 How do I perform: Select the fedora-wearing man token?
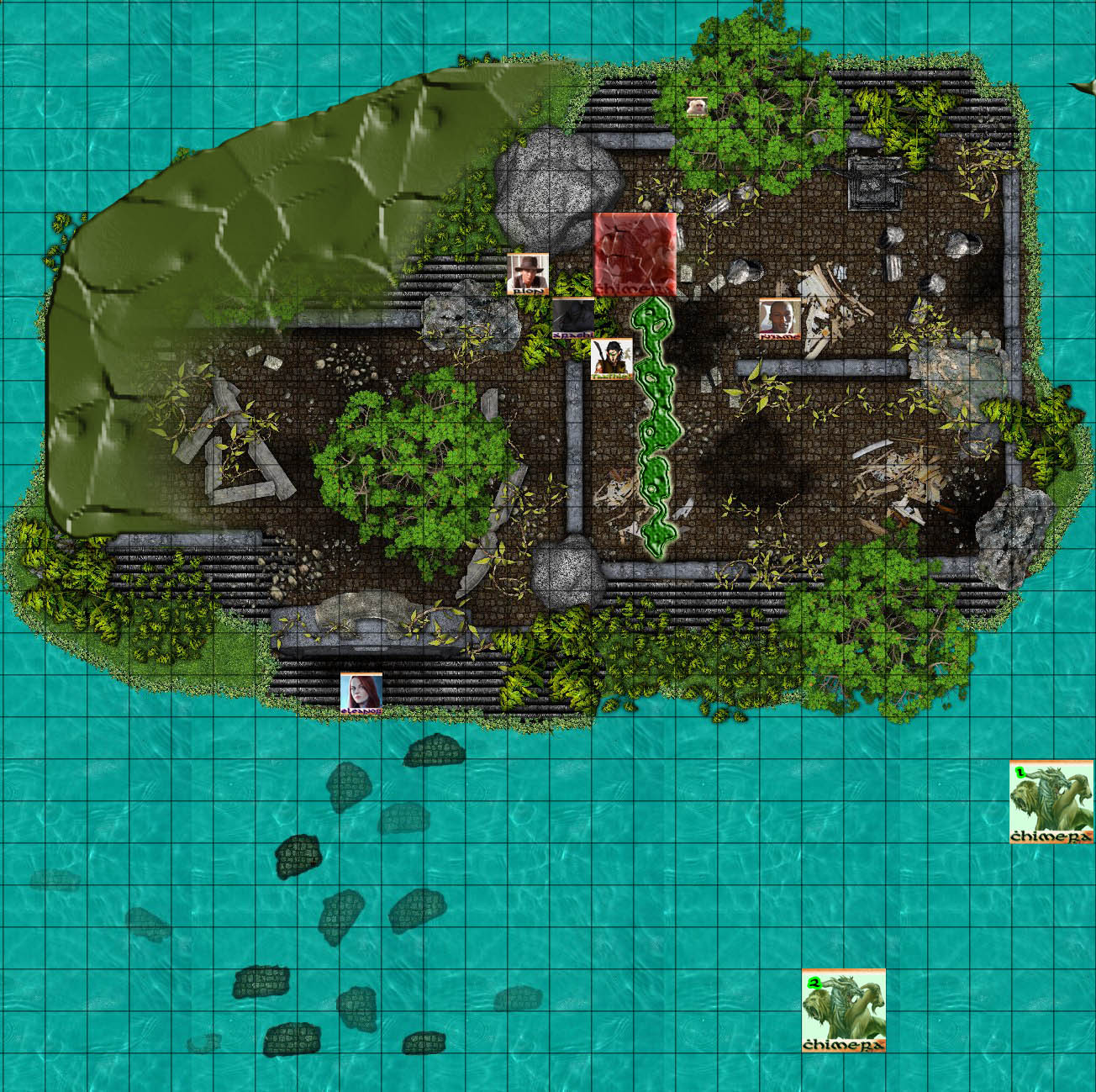(x=529, y=274)
